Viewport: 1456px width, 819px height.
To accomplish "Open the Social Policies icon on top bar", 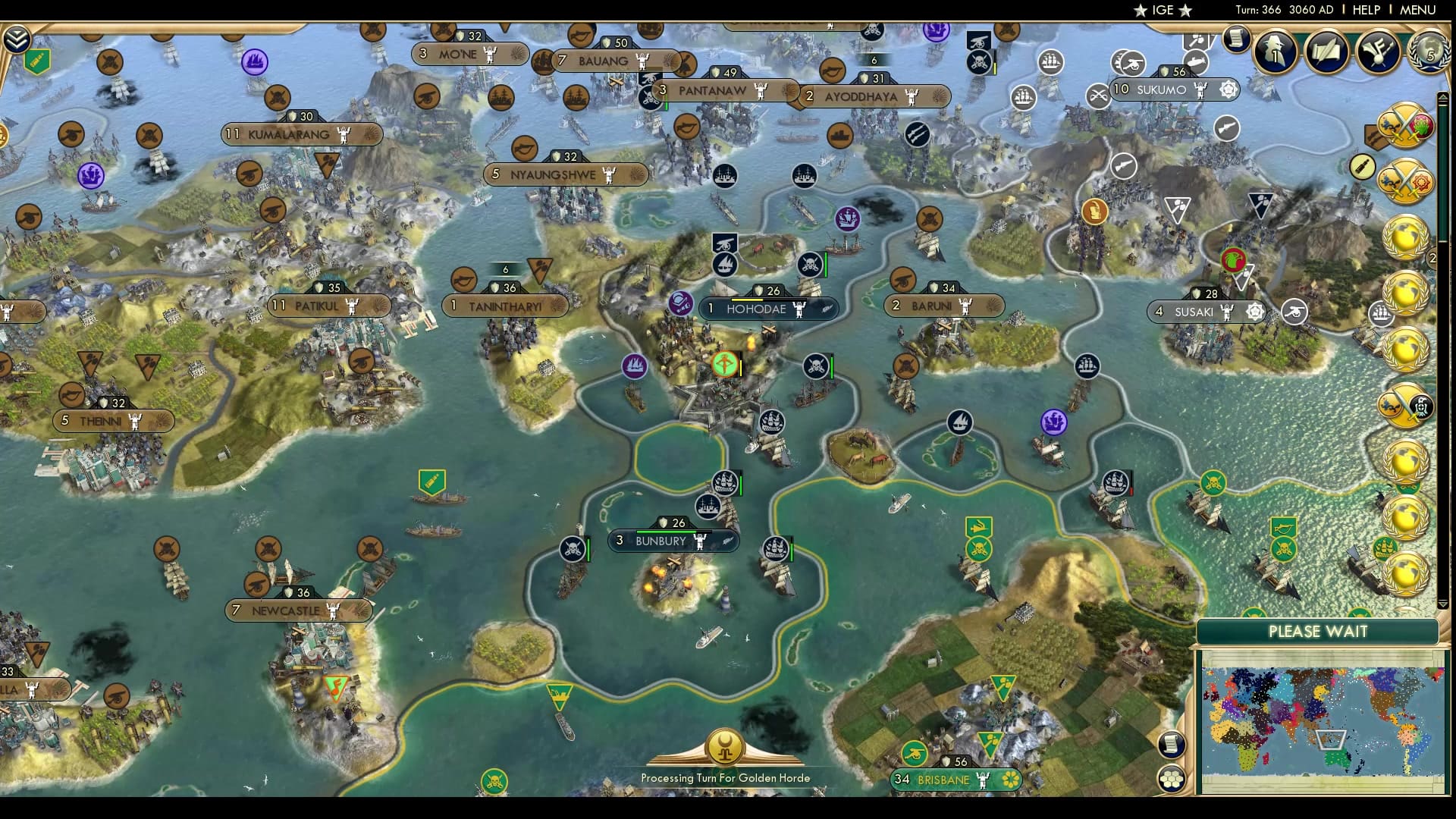I will 1377,50.
